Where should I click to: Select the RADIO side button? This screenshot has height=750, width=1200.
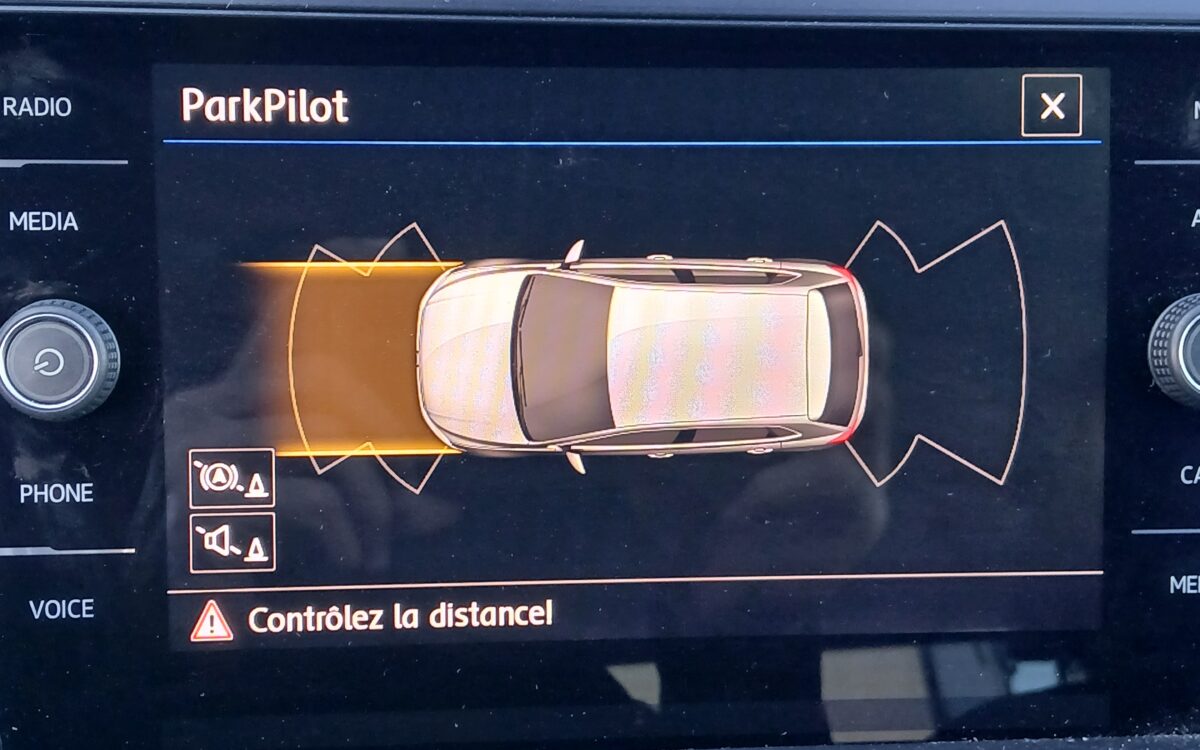point(38,107)
